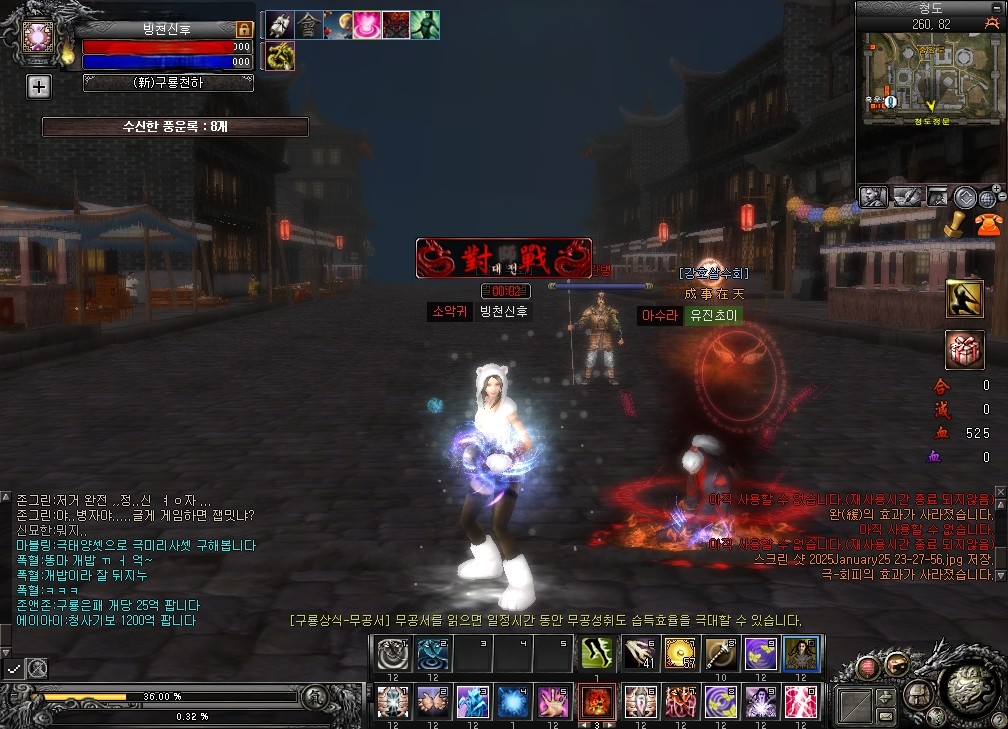Use the green running legs skill
Screen dimensions: 1008x729
(x=597, y=654)
